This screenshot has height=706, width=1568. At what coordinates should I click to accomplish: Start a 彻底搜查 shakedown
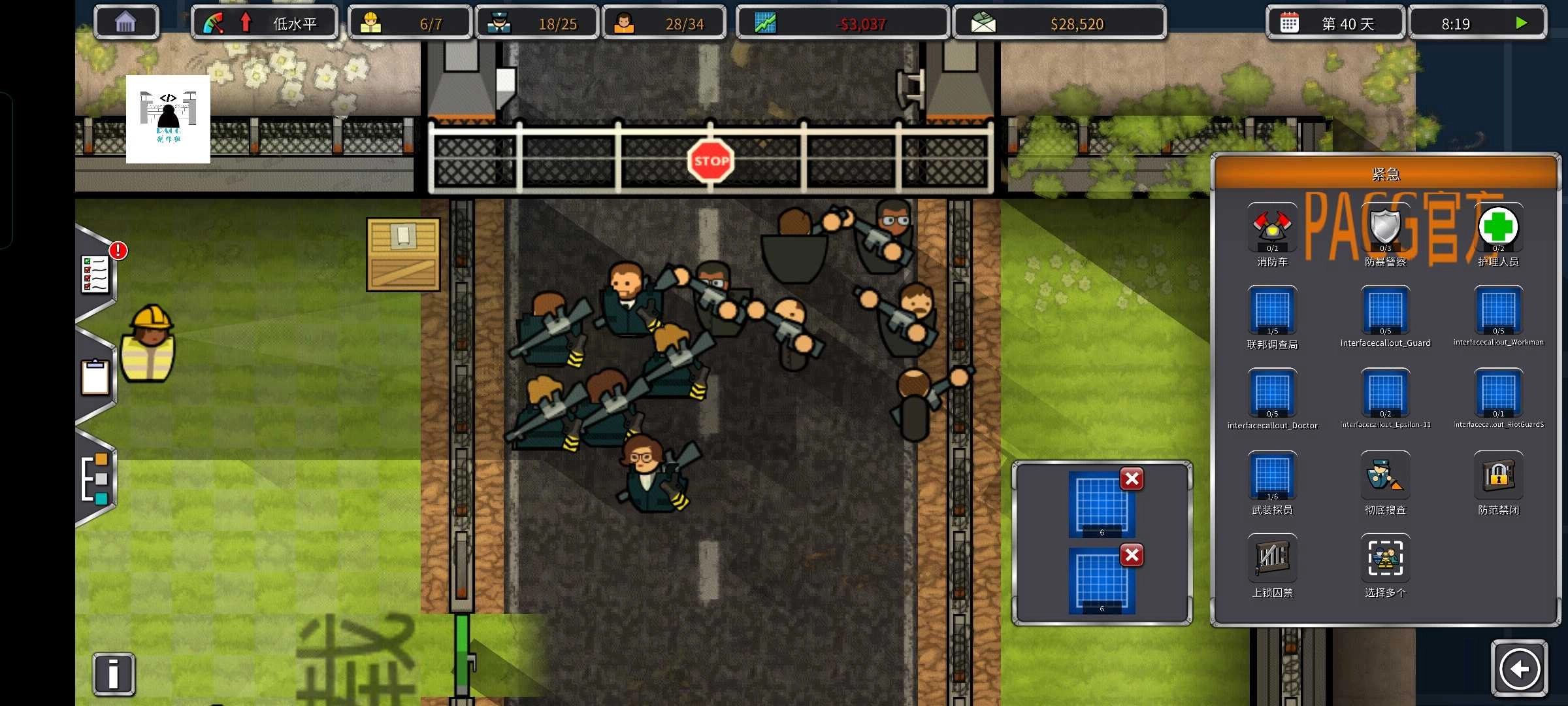click(x=1385, y=476)
